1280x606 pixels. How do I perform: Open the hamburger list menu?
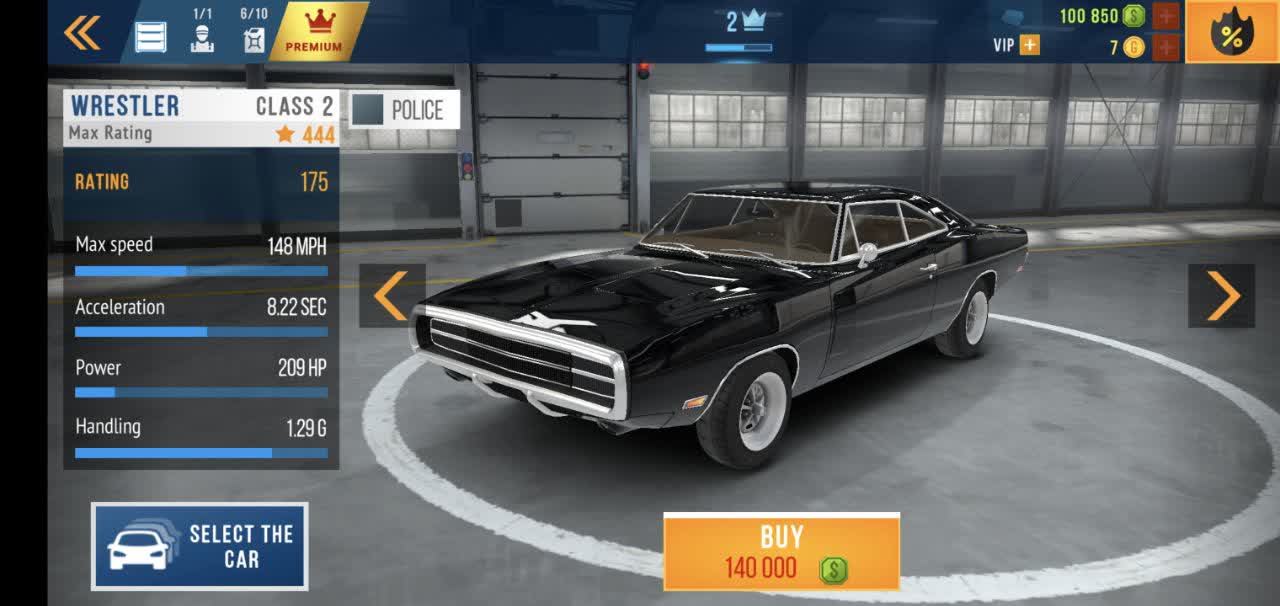click(151, 37)
